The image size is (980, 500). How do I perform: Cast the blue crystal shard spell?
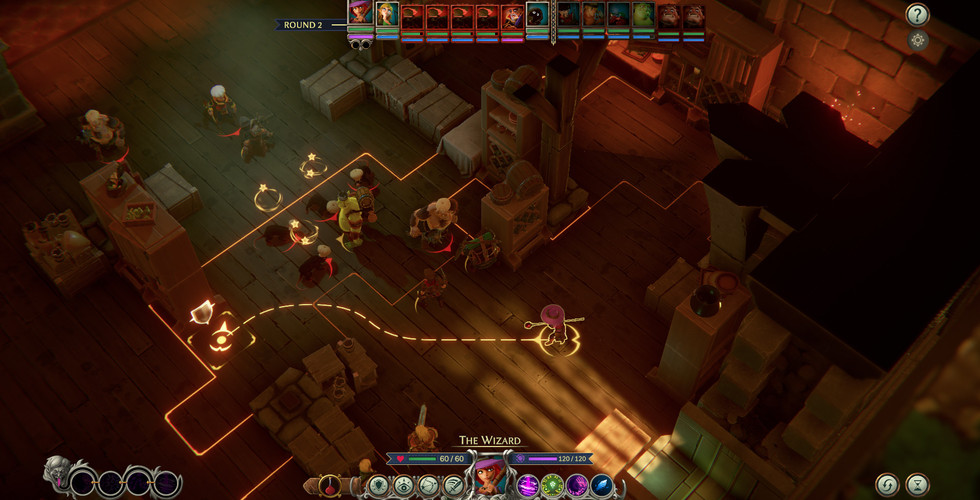[602, 486]
